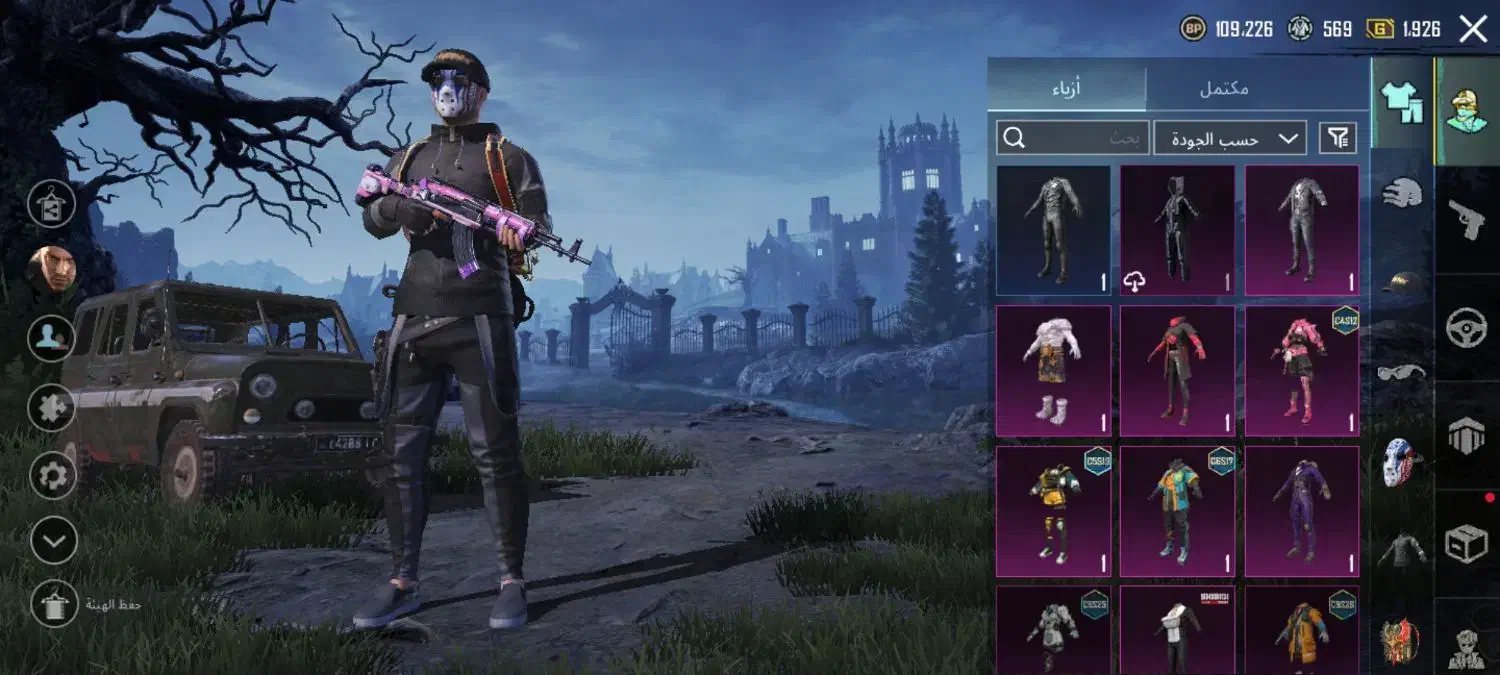Click the character face avatar button
The height and width of the screenshot is (675, 1500).
click(x=52, y=269)
